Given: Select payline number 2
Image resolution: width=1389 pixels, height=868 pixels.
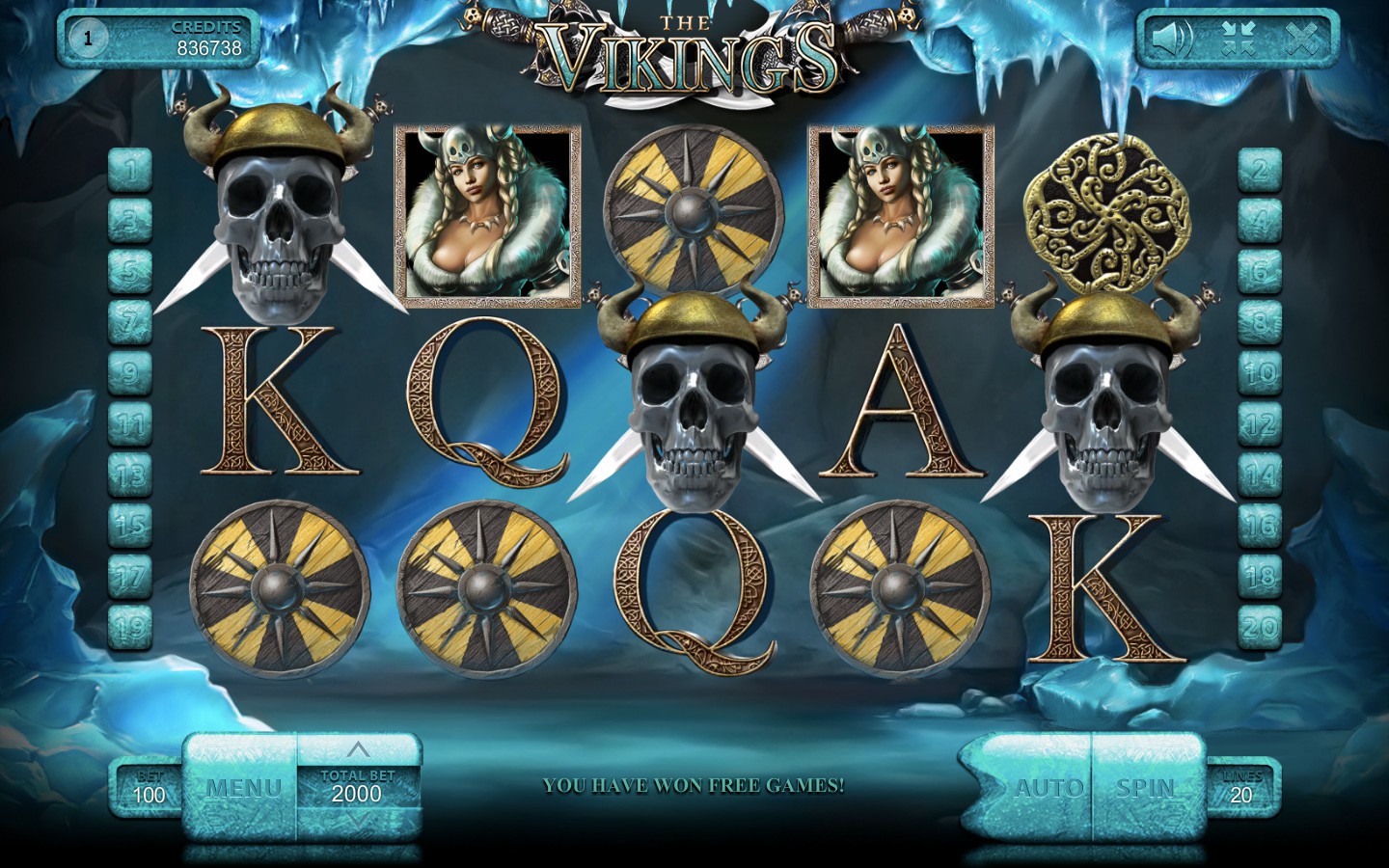Looking at the screenshot, I should pos(1260,171).
